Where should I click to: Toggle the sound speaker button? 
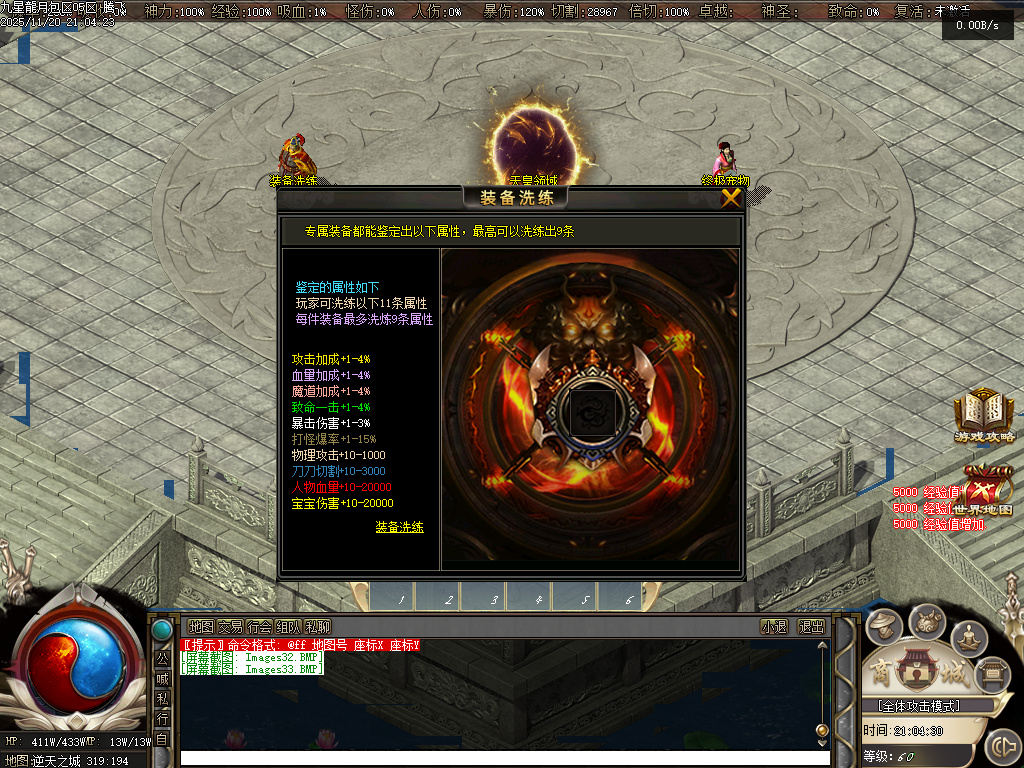point(1001,747)
